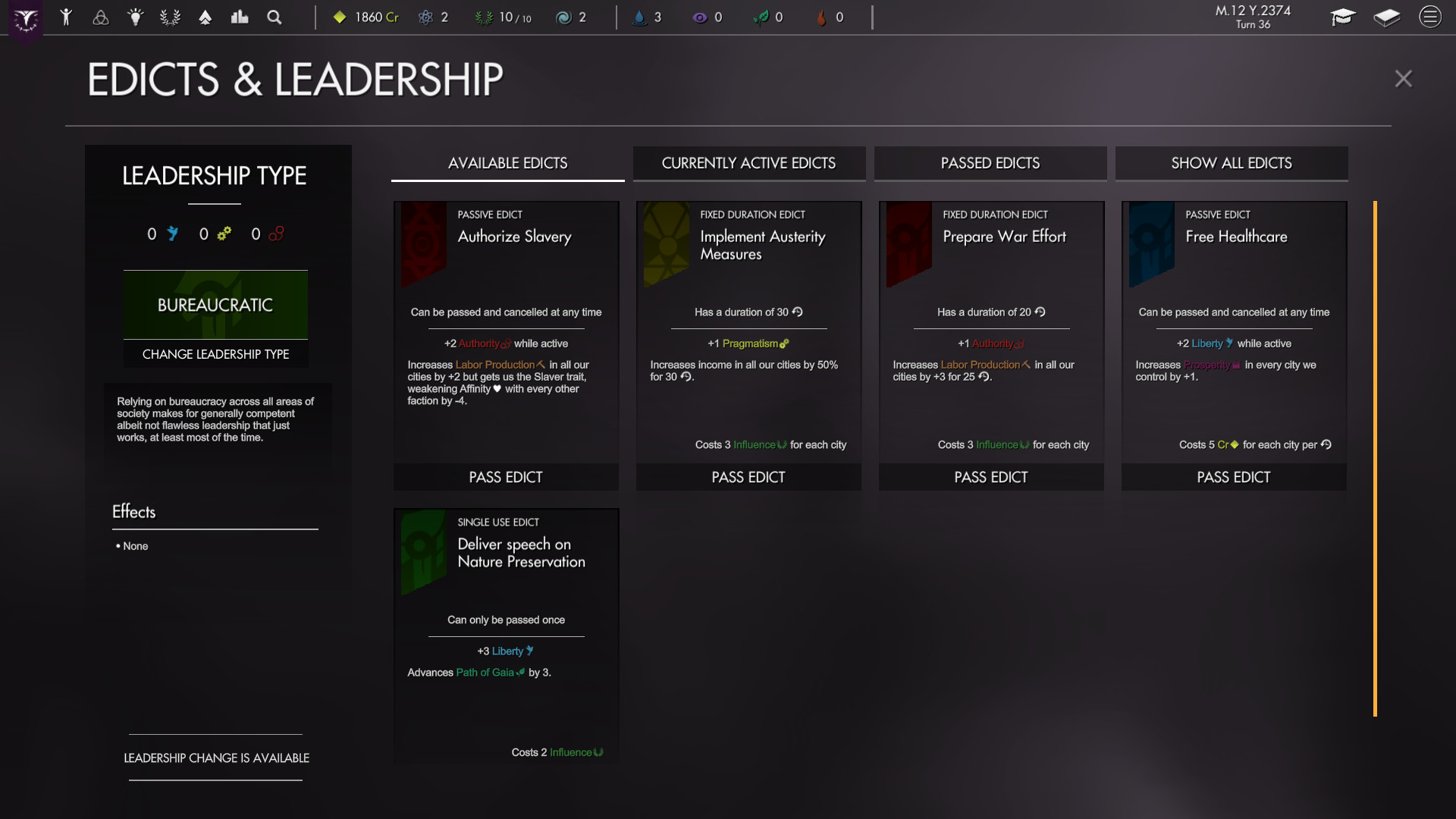1456x819 pixels.
Task: Open the faction emblem menu top-left
Action: [26, 17]
